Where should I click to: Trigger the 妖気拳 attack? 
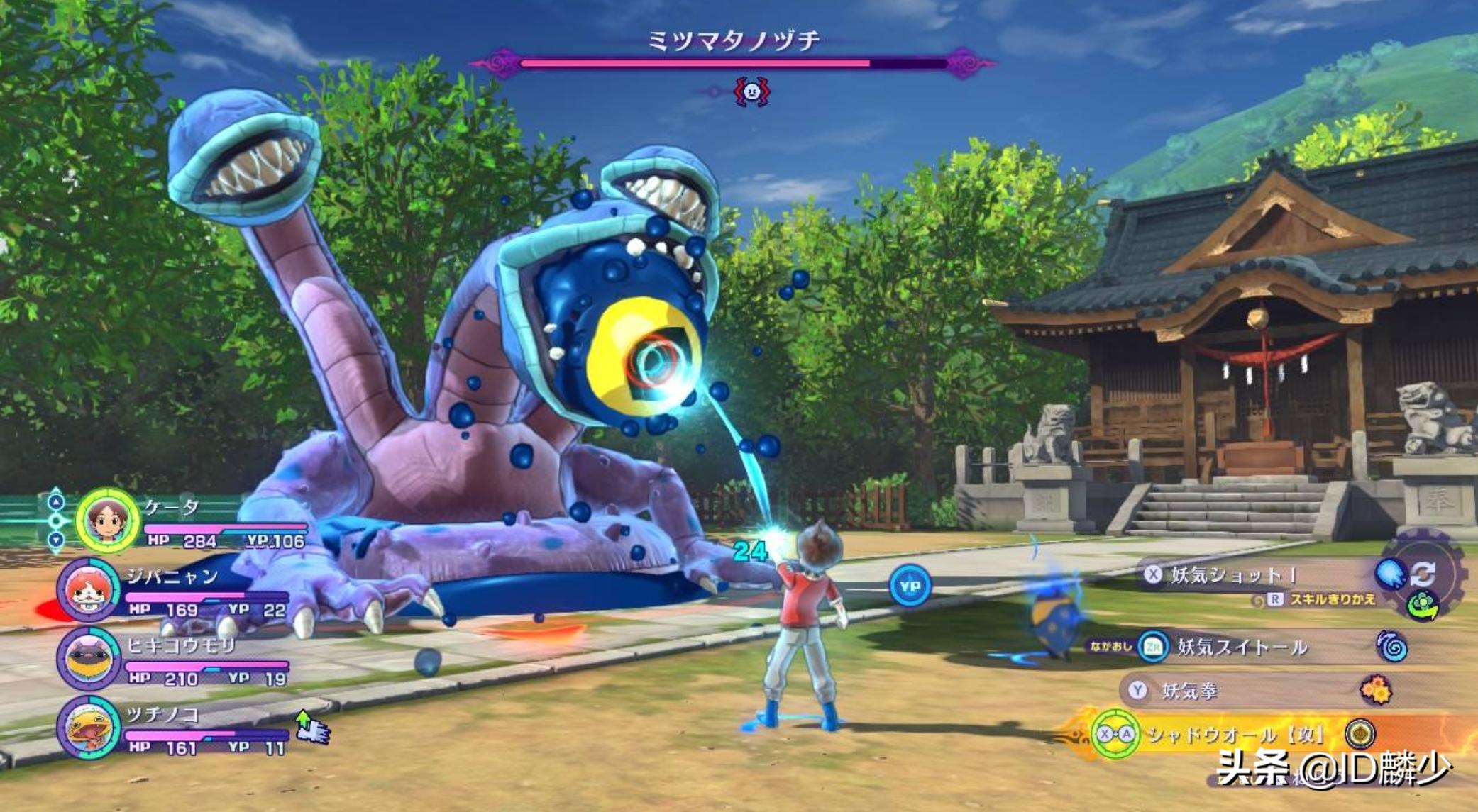coord(1191,691)
